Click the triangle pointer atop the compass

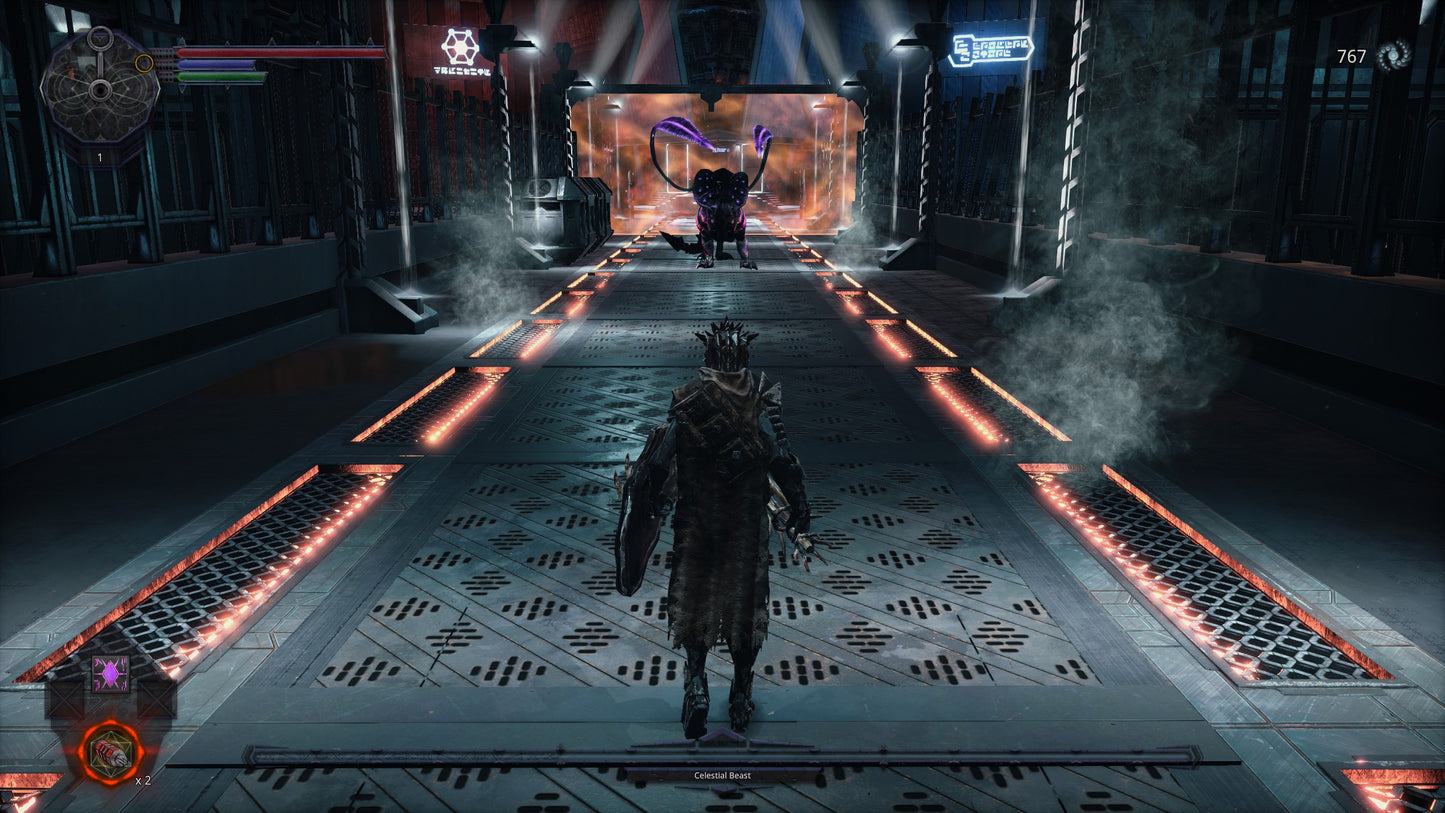click(x=100, y=38)
